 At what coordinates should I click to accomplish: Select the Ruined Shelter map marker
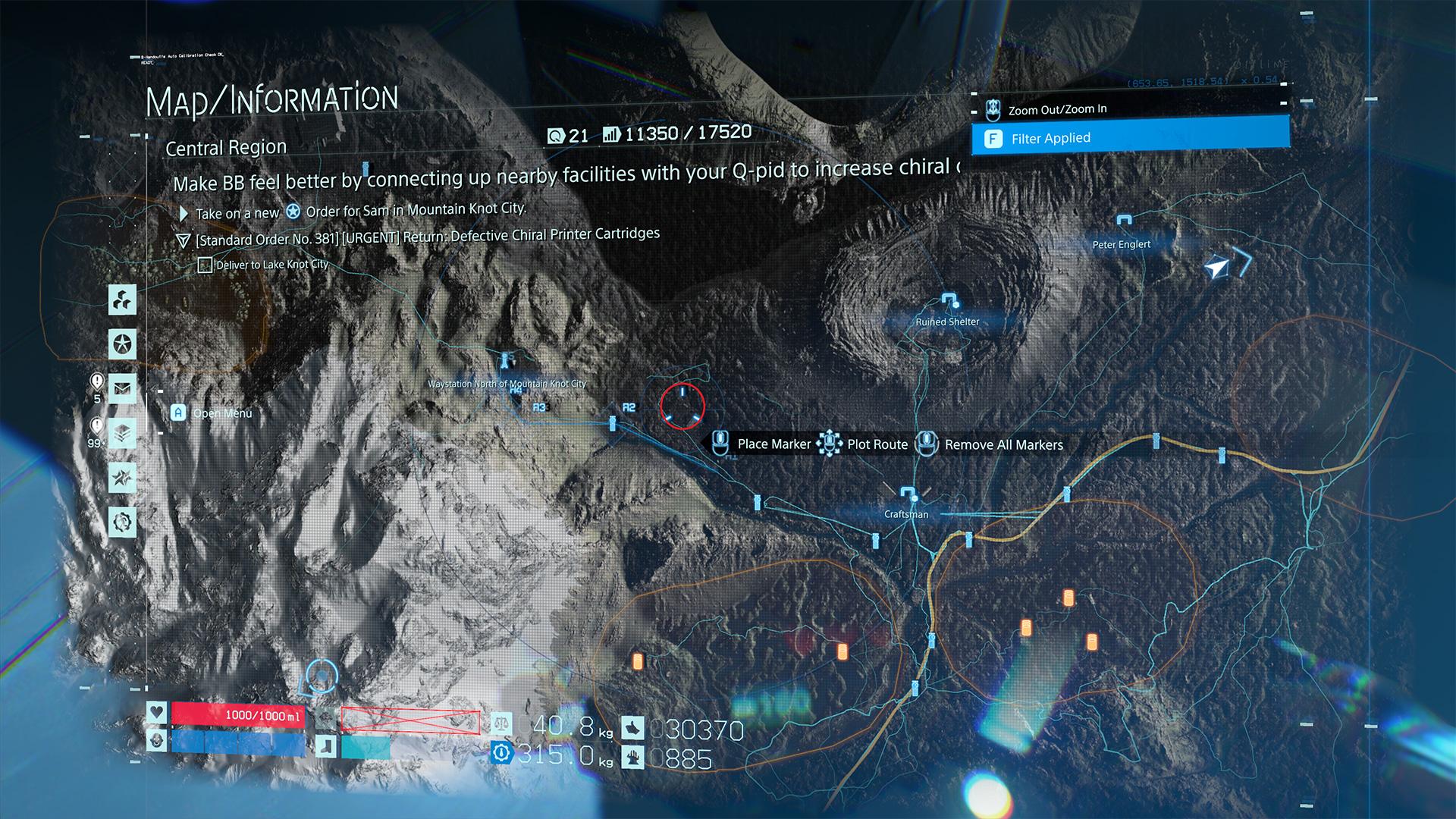[x=948, y=299]
